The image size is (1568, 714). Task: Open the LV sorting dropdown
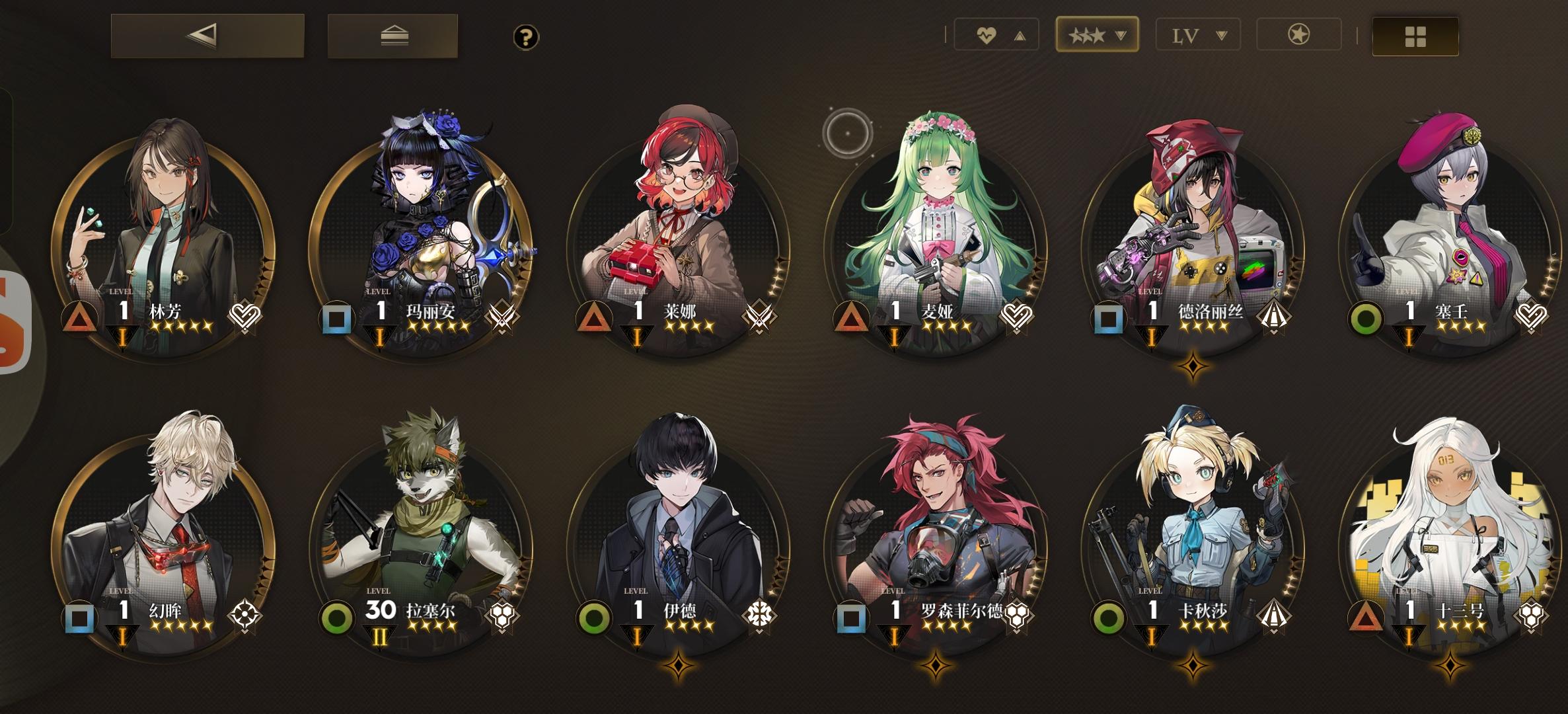pos(1197,35)
